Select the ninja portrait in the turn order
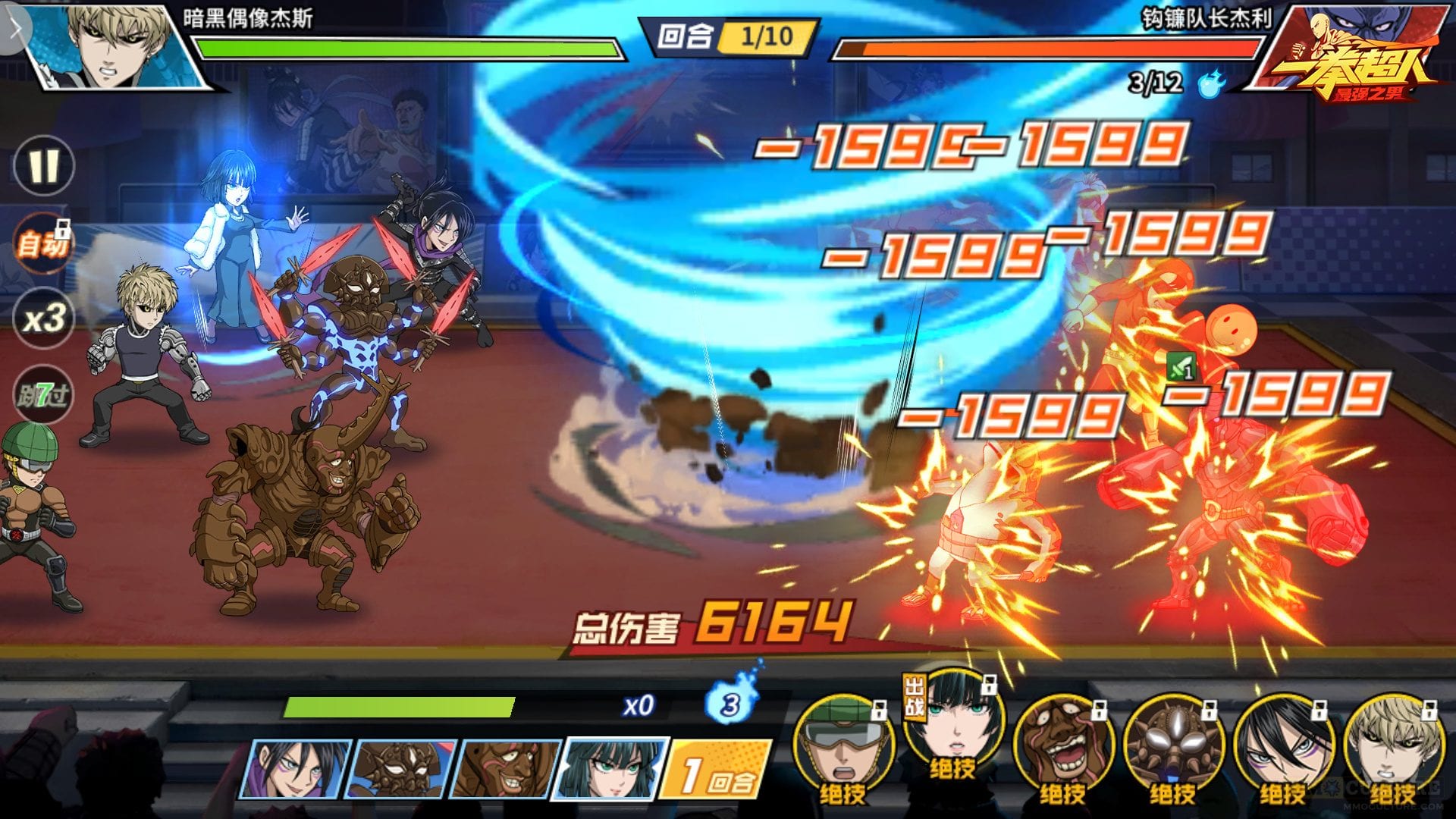 pyautogui.click(x=296, y=769)
